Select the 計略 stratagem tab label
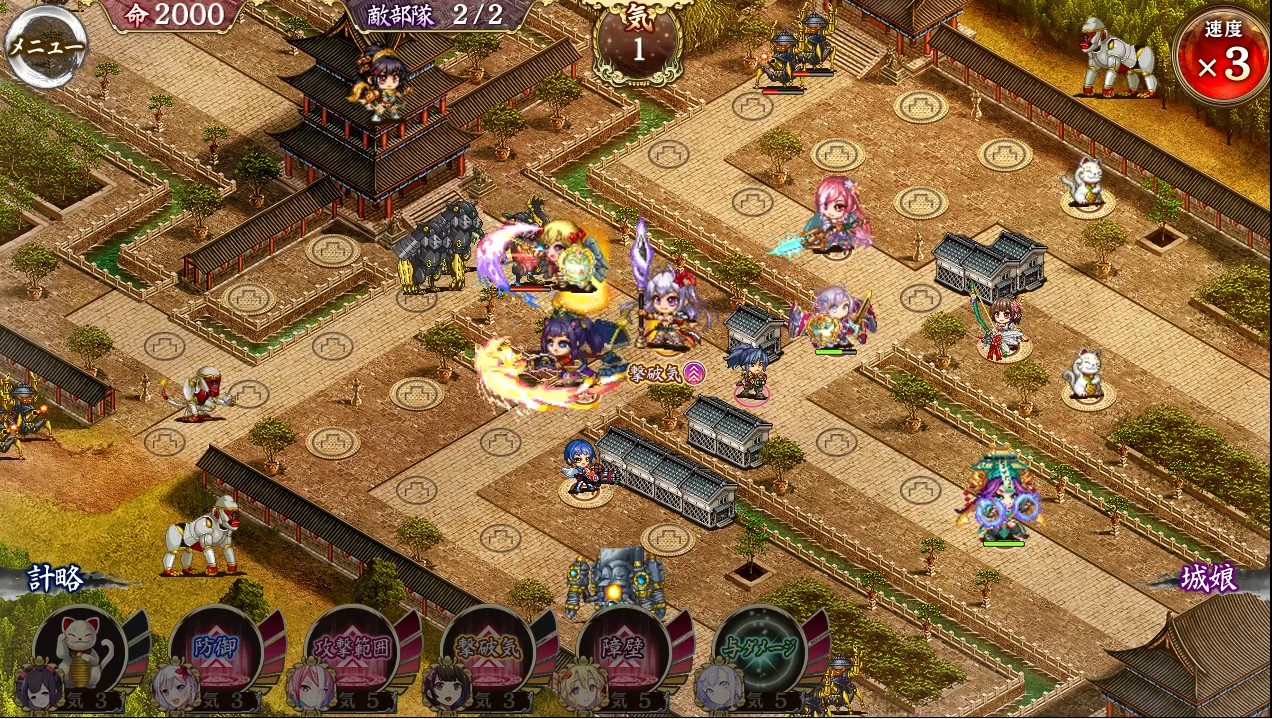The width and height of the screenshot is (1272, 719). point(55,579)
